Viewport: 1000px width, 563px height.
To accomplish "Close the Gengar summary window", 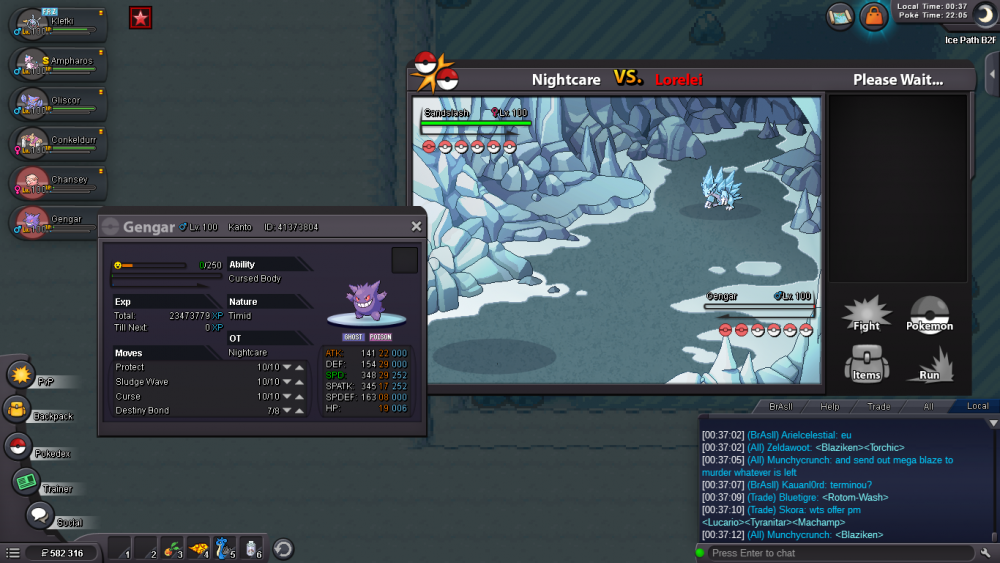I will click(x=416, y=227).
